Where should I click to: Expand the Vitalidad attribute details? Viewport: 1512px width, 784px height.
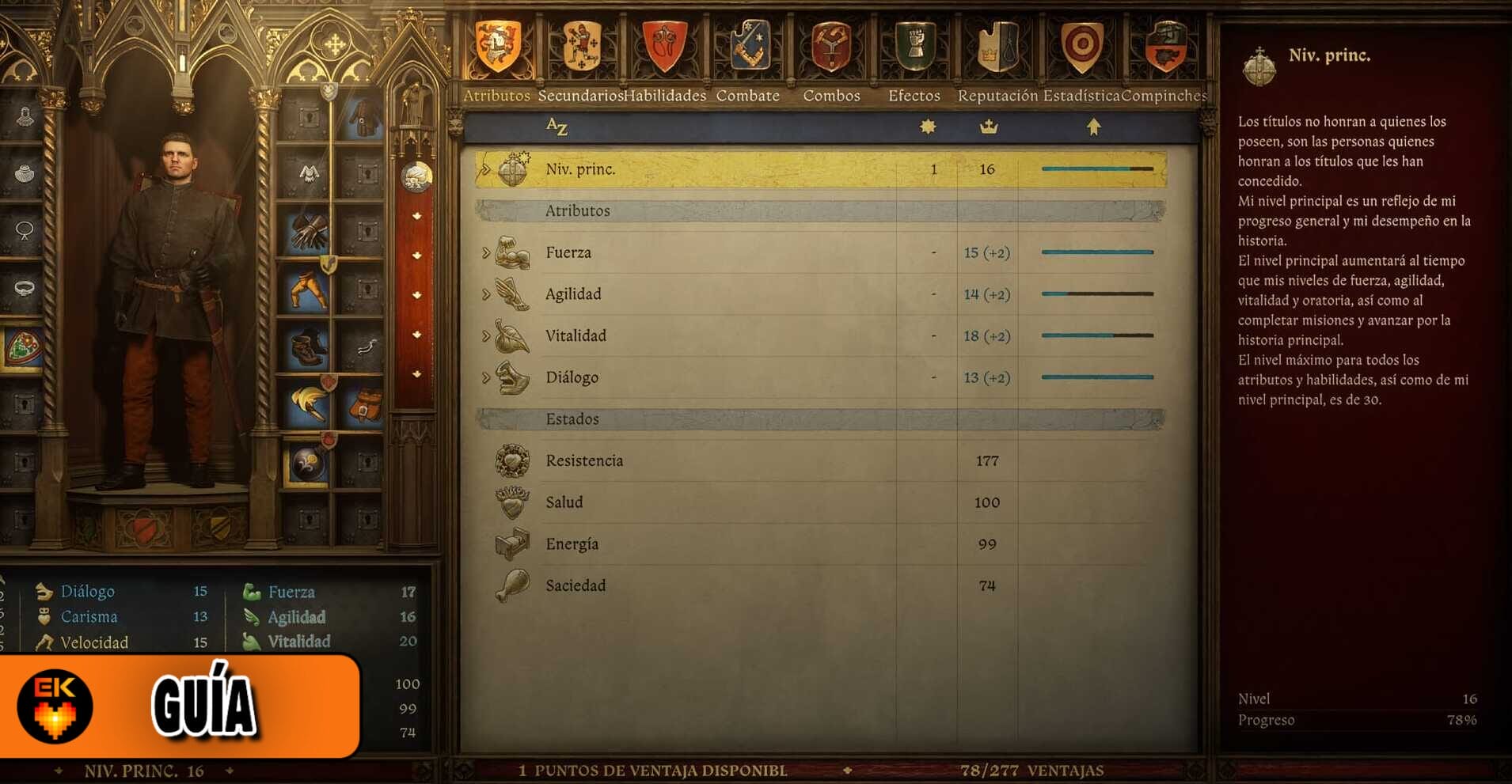(x=486, y=335)
